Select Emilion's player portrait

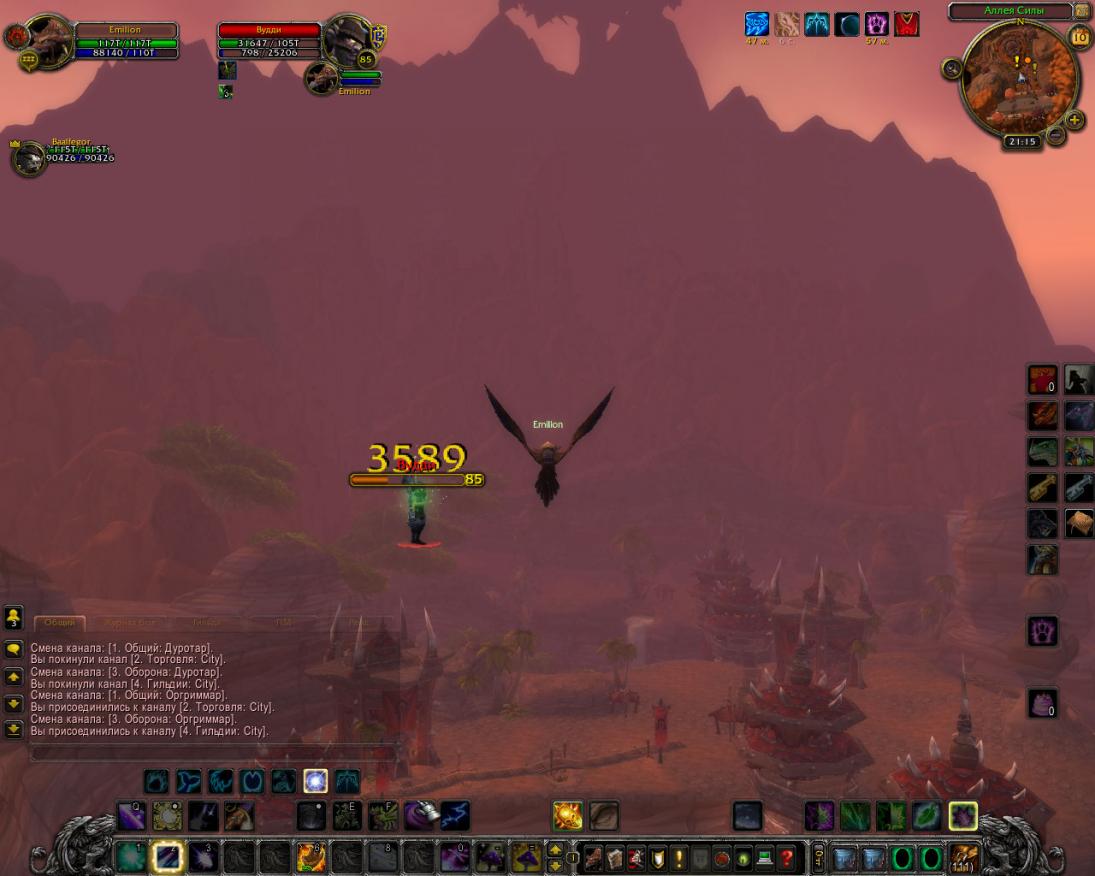pyautogui.click(x=48, y=38)
